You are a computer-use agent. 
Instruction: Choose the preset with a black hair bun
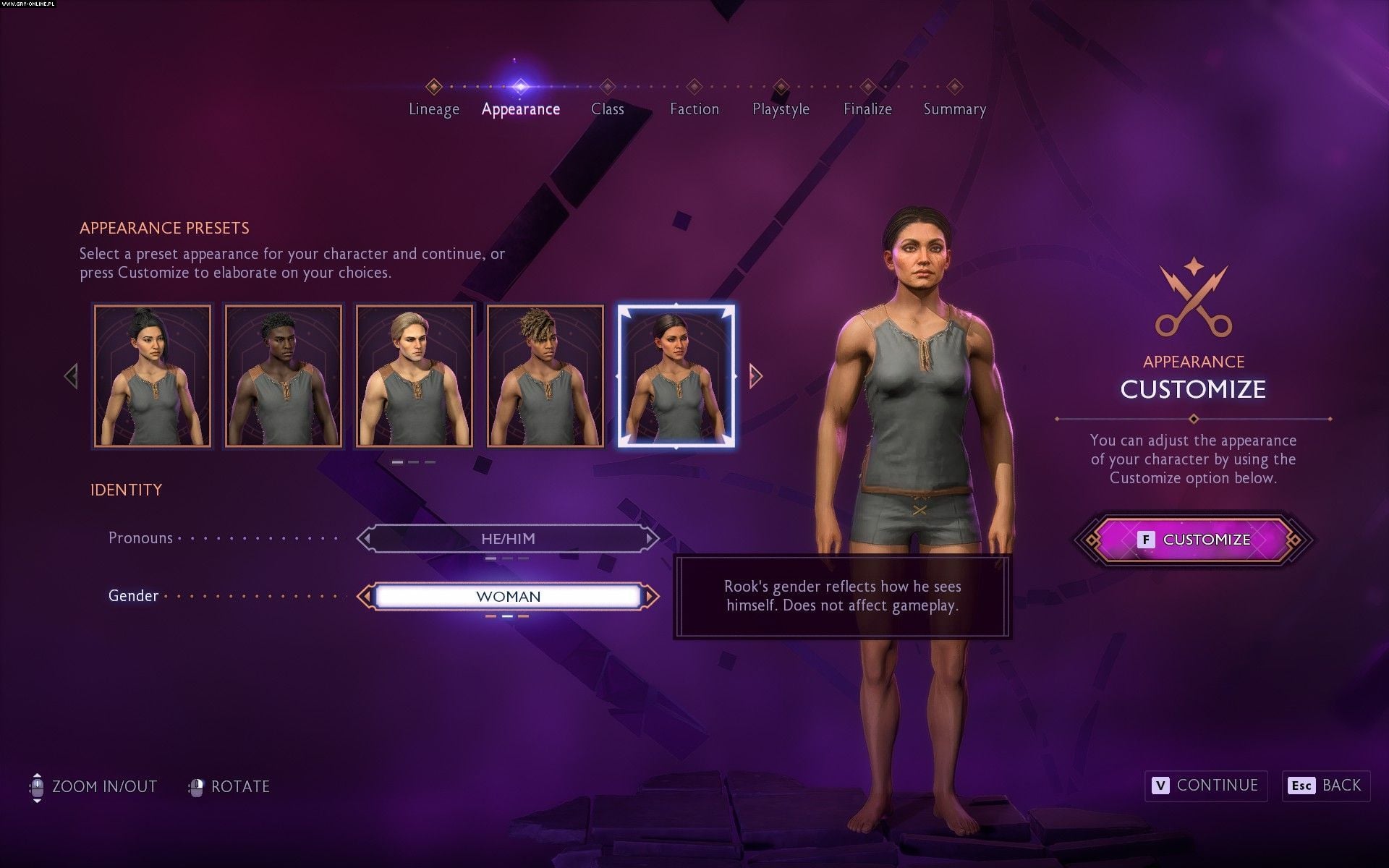(153, 376)
